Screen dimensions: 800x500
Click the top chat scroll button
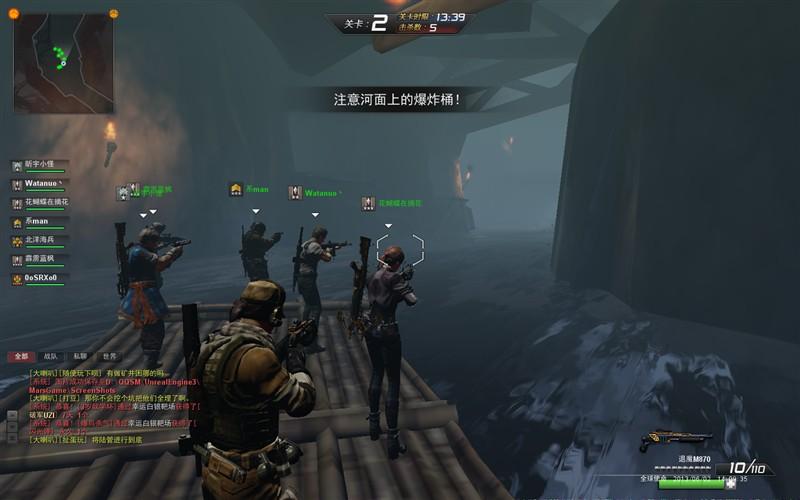(12, 414)
